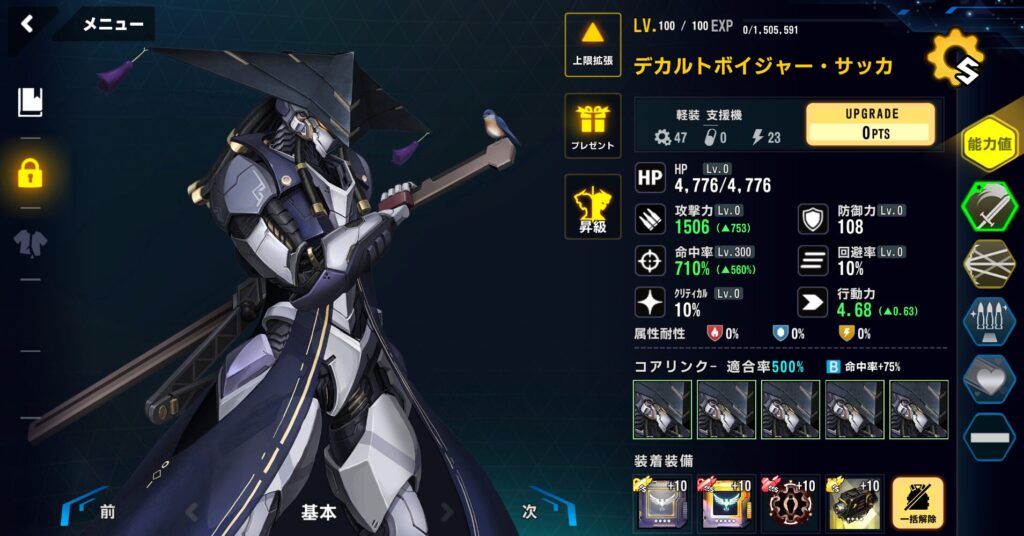1024x536 pixels.
Task: Show the next unit with 次
Action: (531, 512)
